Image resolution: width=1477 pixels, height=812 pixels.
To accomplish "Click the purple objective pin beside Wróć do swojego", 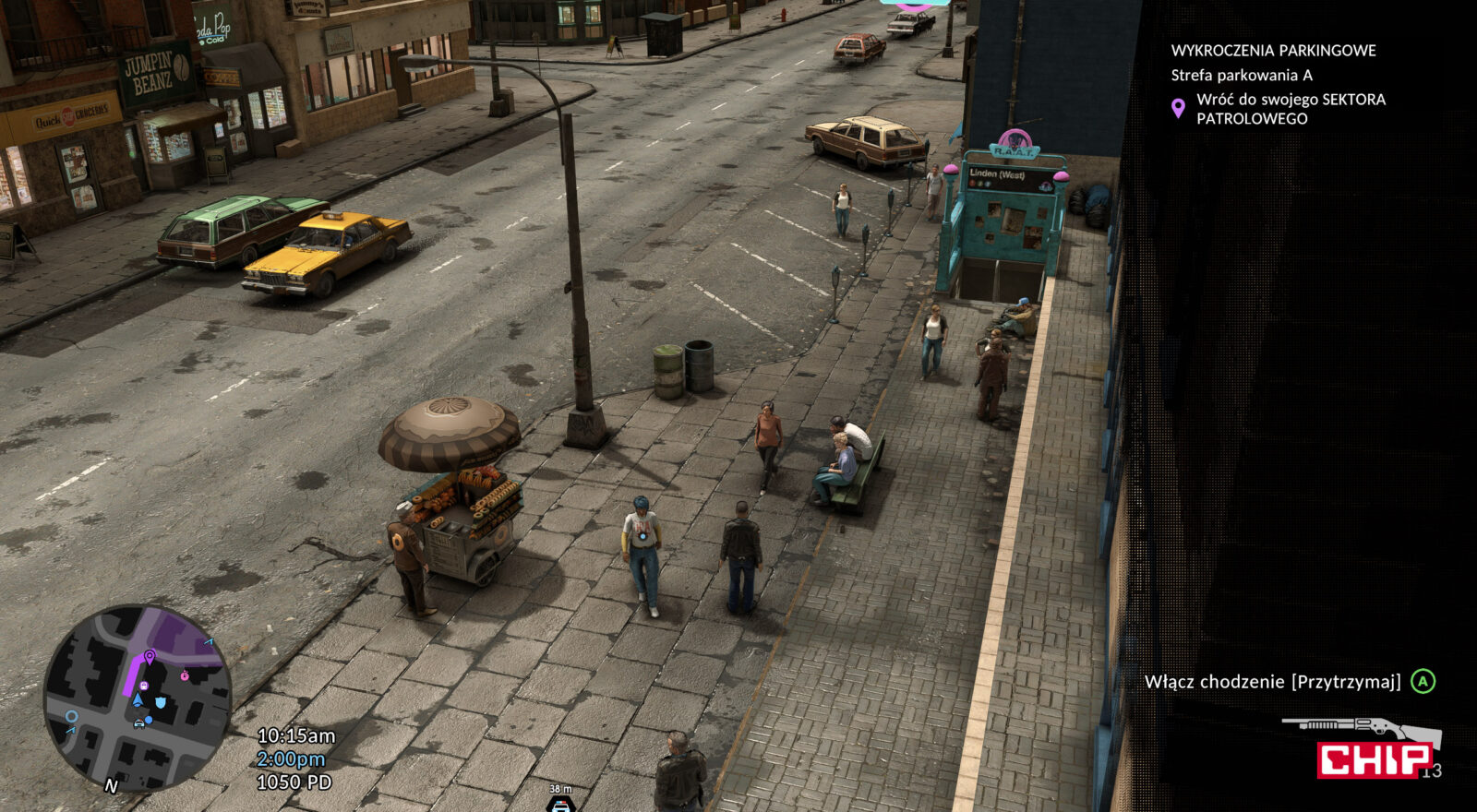I will 1178,109.
